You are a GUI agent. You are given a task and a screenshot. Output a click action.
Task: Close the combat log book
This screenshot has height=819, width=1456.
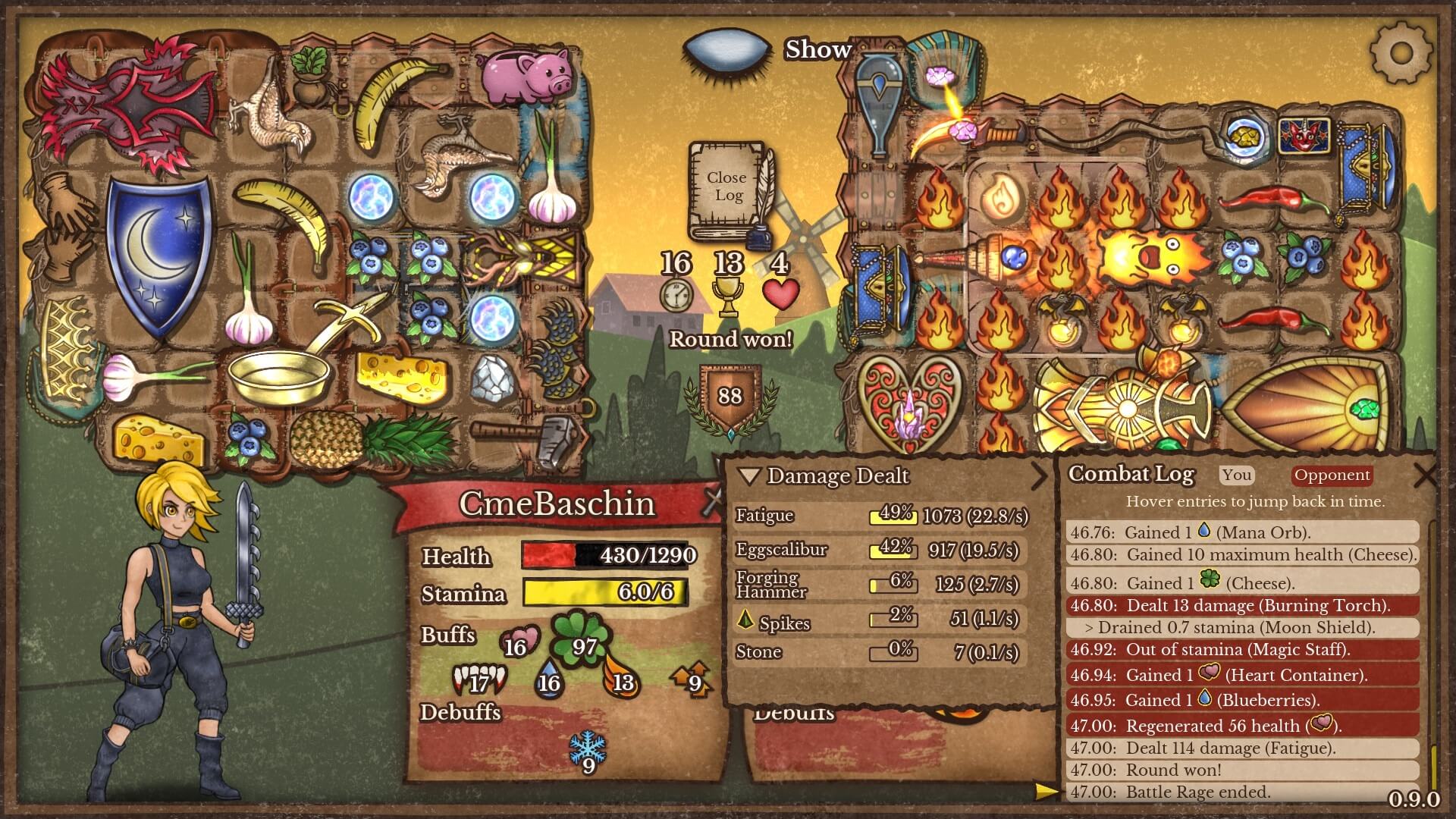coord(726,187)
